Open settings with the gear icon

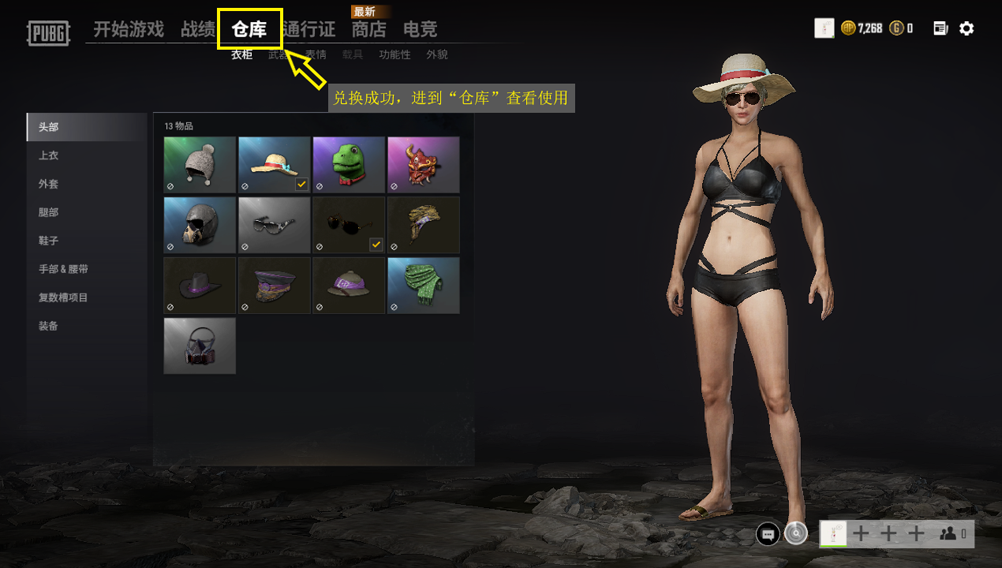coord(966,29)
